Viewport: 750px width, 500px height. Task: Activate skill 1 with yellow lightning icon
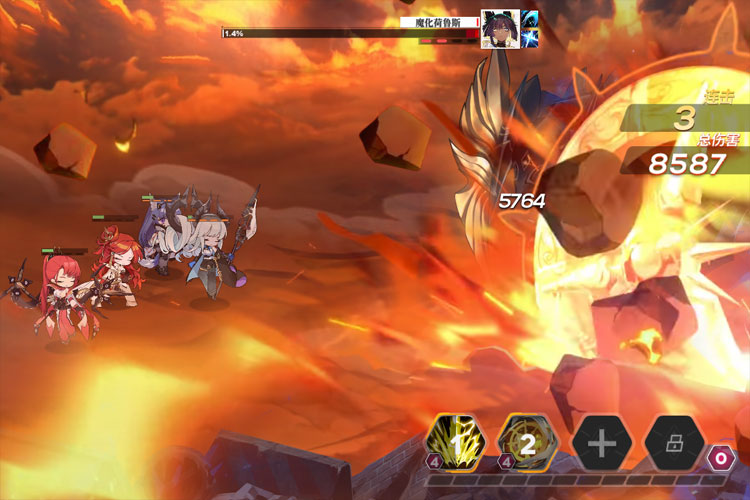tap(456, 442)
